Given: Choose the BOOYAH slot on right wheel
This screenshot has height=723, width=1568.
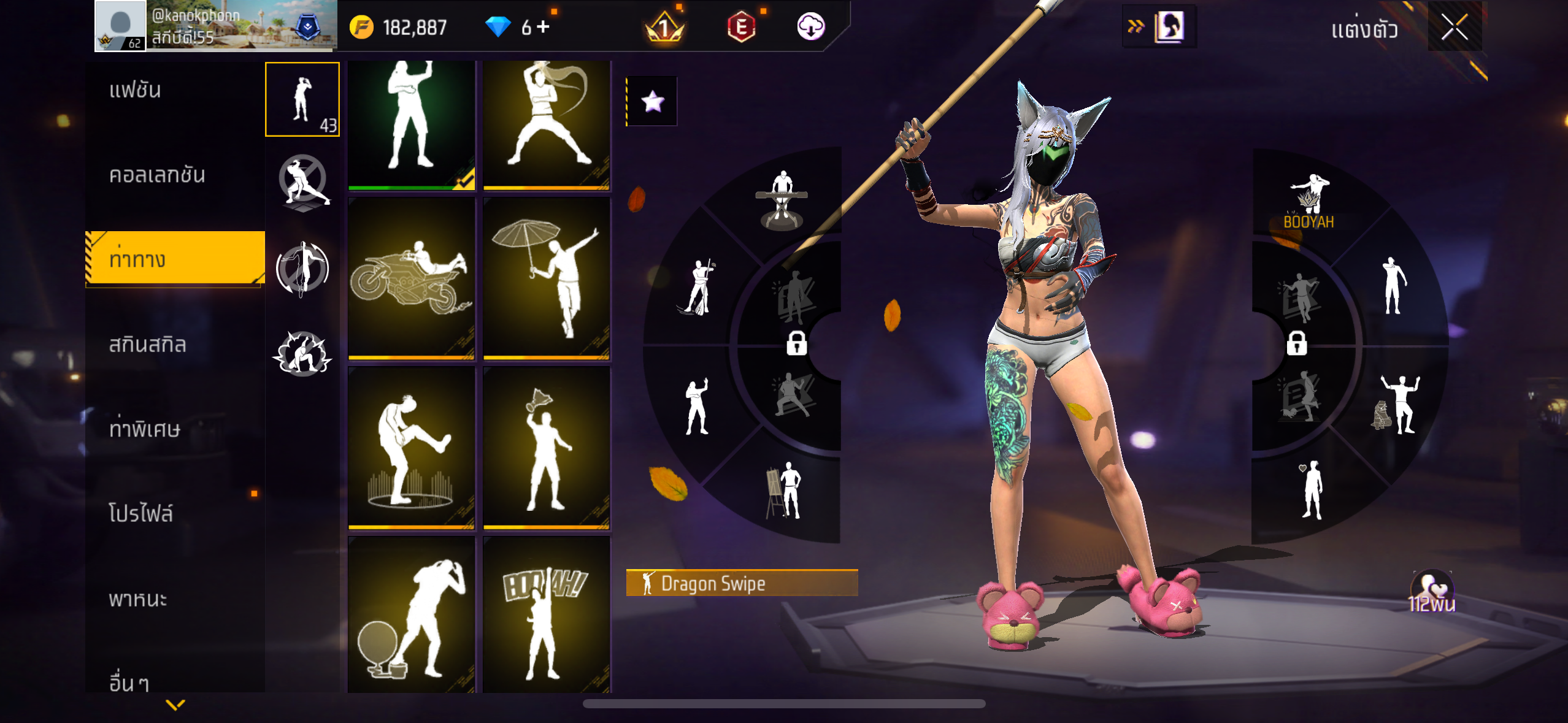Looking at the screenshot, I should [x=1309, y=202].
